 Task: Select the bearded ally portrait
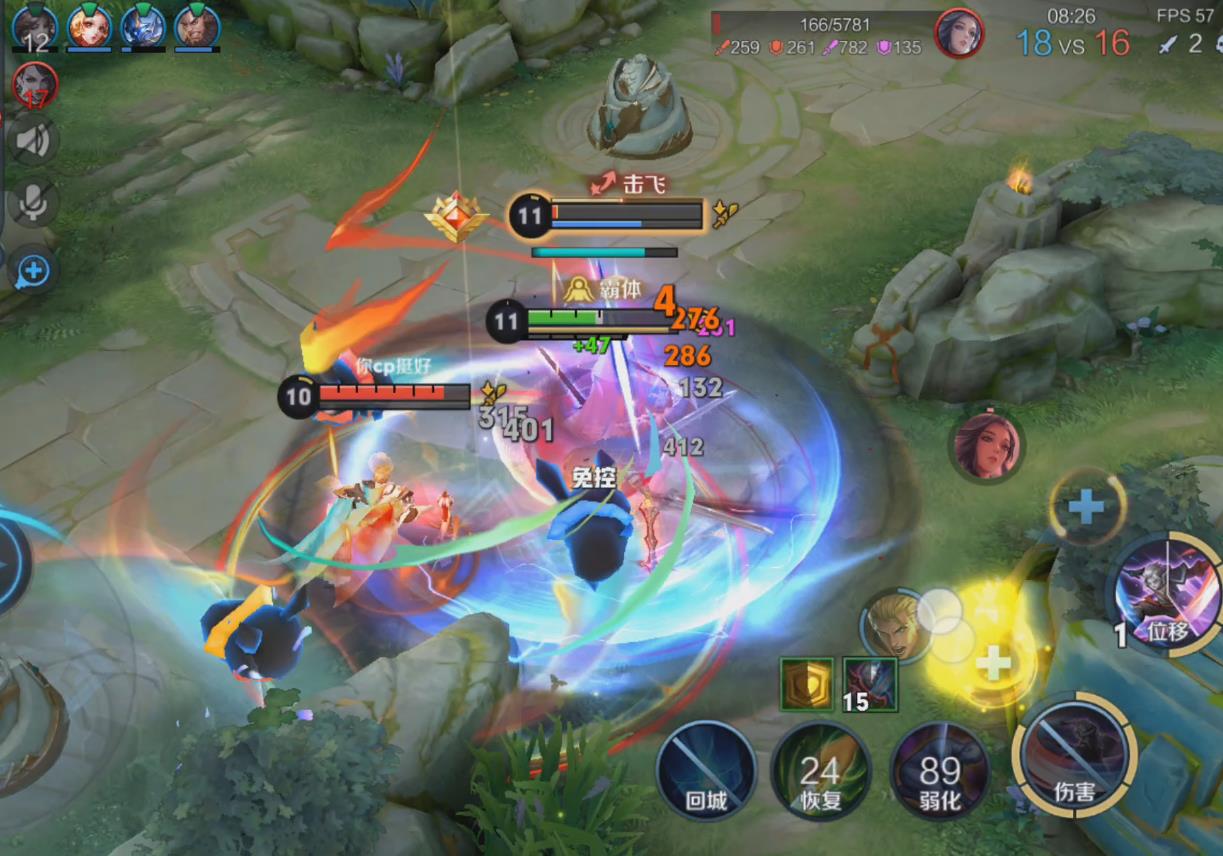click(197, 27)
